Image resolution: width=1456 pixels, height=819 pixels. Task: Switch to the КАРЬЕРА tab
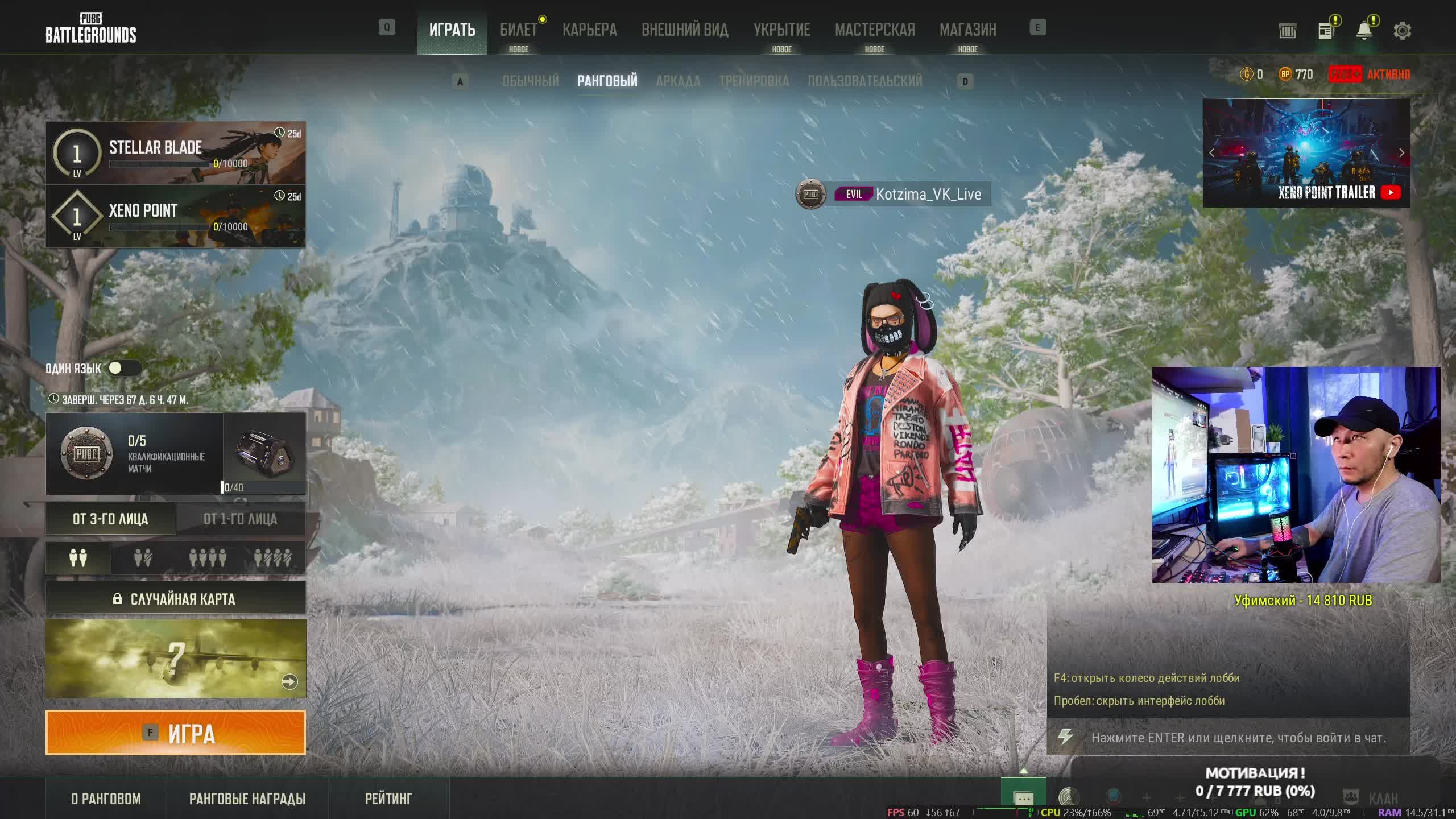589,30
